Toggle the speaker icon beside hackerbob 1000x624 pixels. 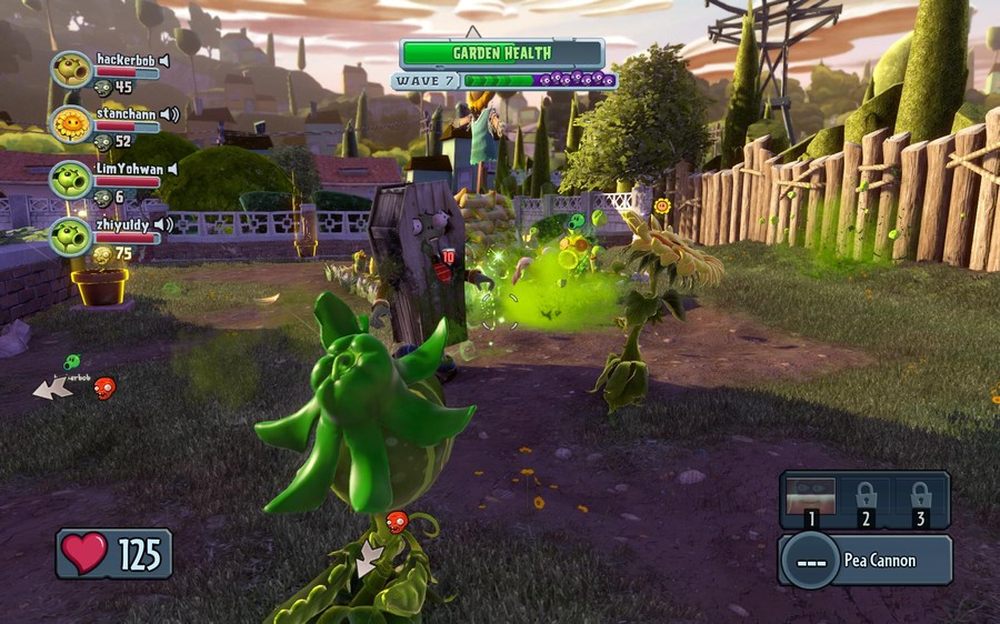[164, 61]
